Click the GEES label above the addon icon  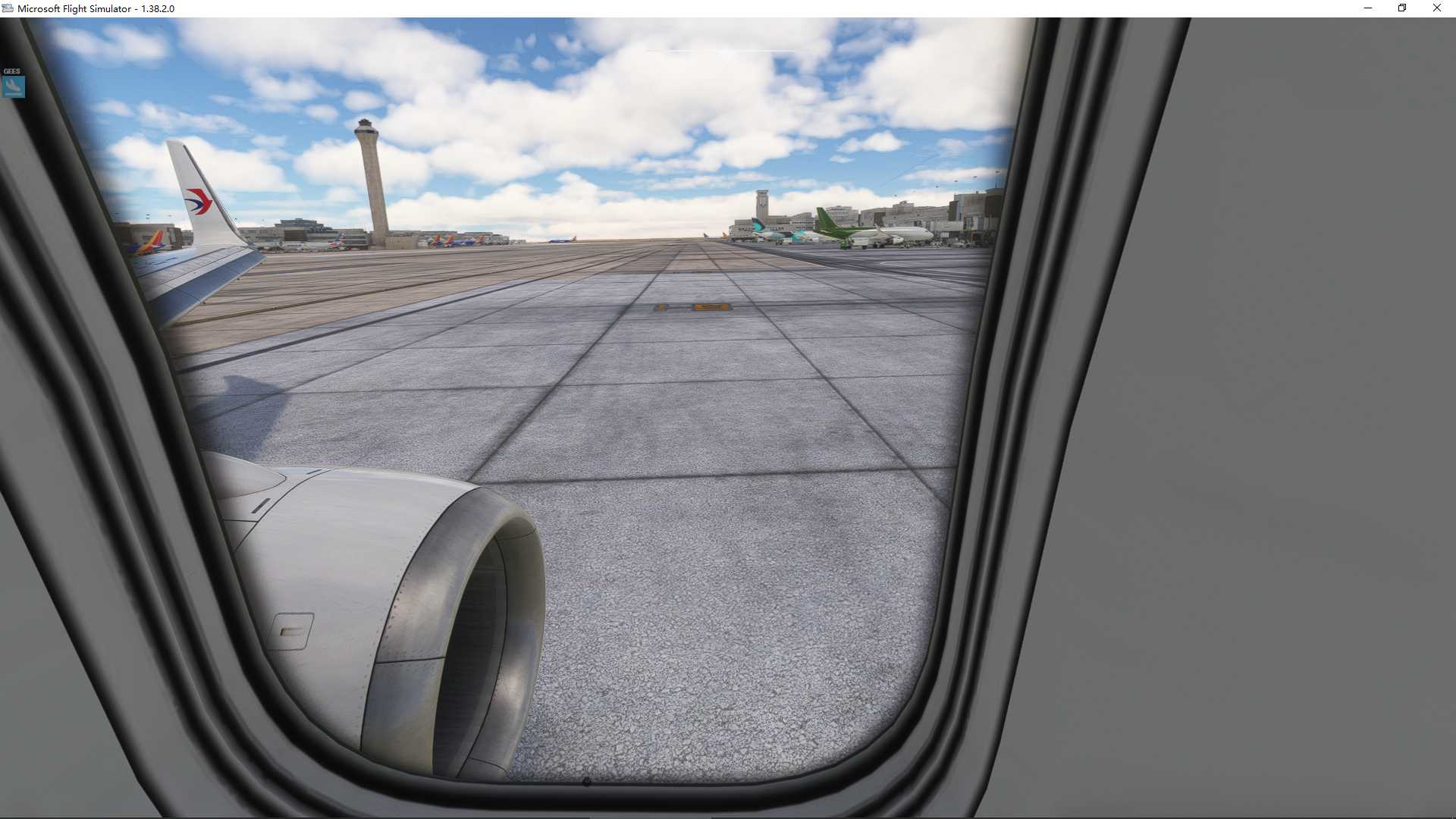click(x=11, y=70)
